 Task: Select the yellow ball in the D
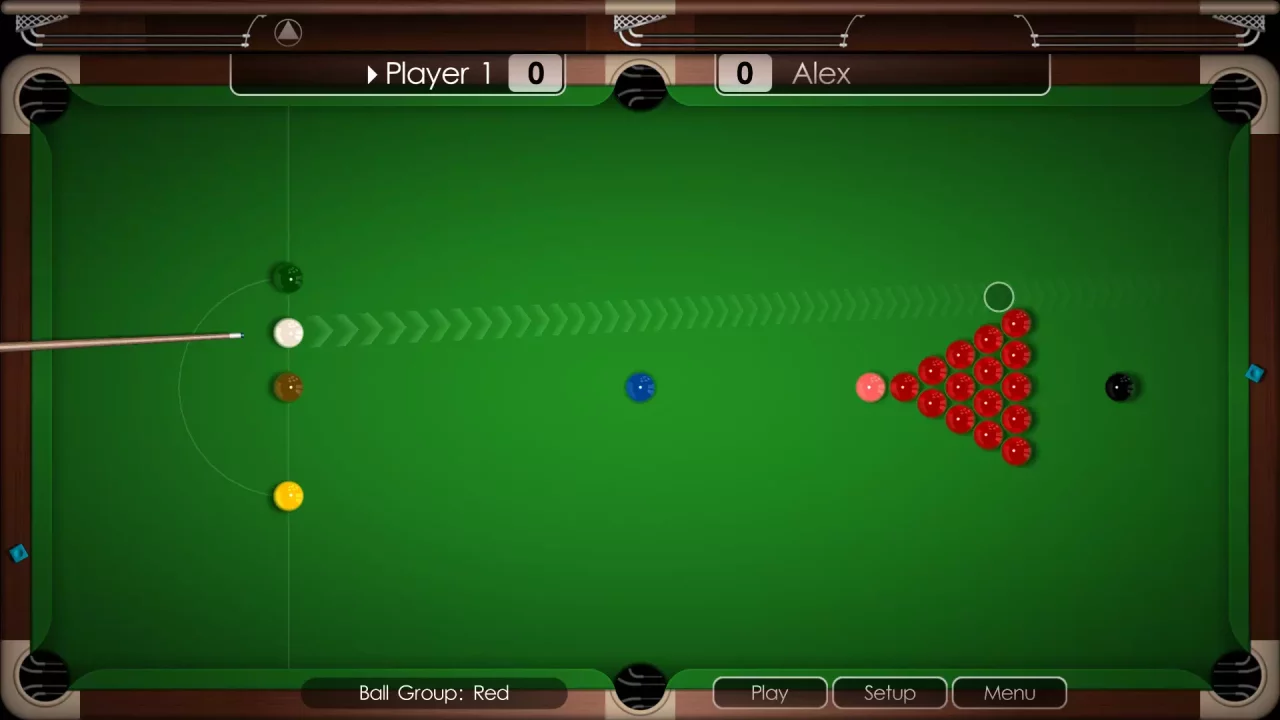click(x=288, y=494)
